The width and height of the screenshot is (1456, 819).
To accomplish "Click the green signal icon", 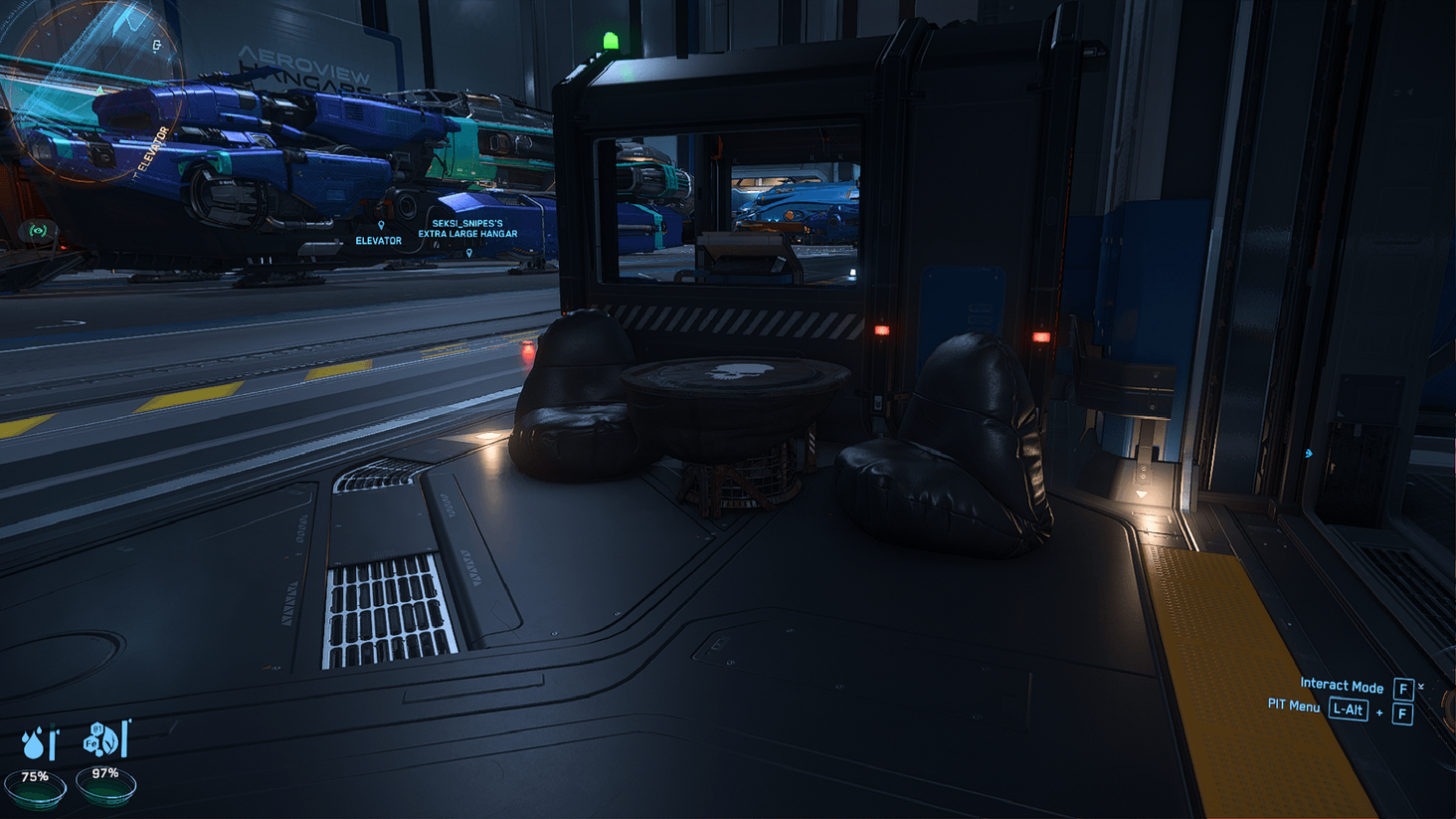I will (38, 231).
